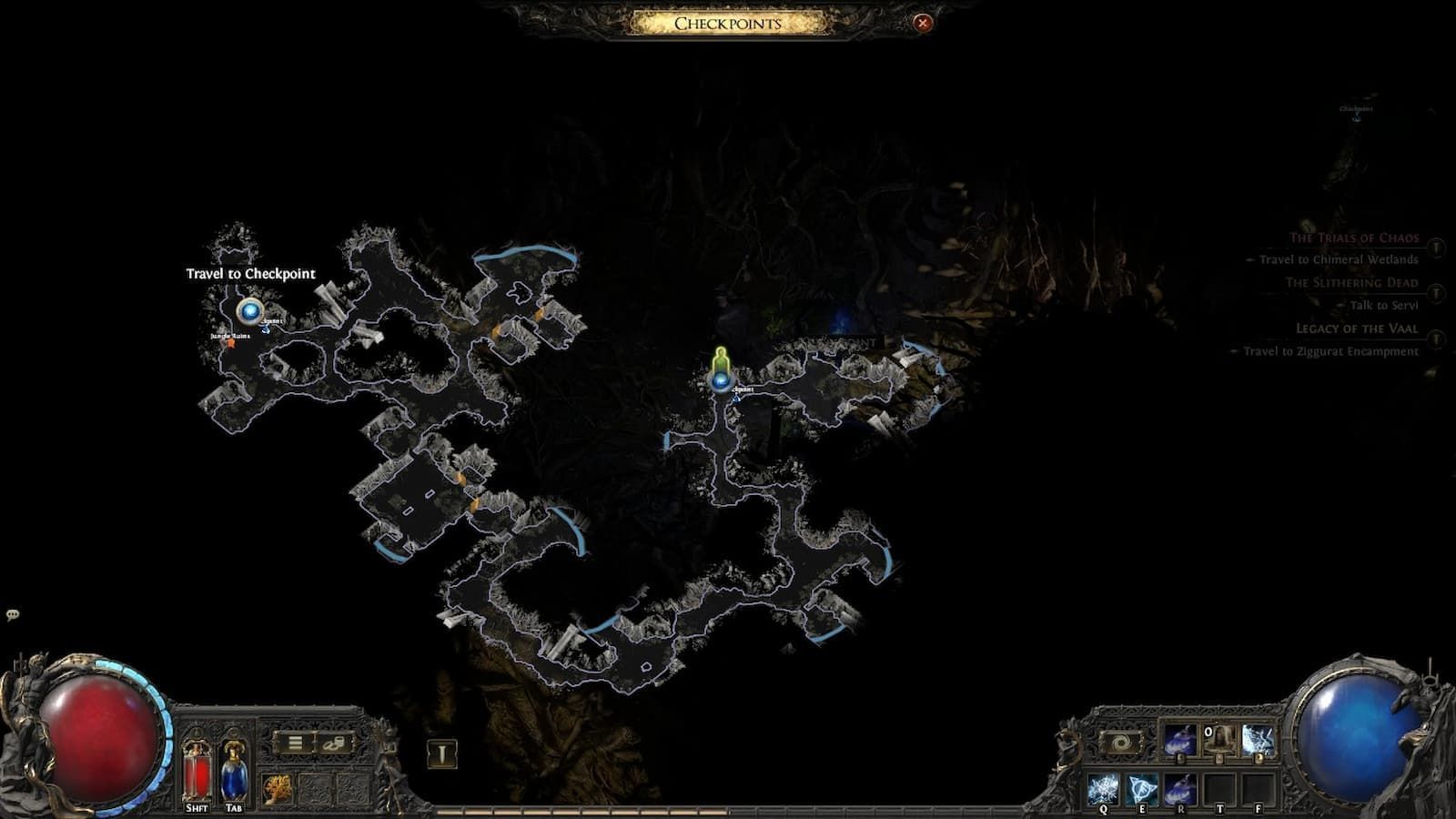Screen dimensions: 1456x819
Task: Click the Checkpoints title banner
Action: pos(728,25)
